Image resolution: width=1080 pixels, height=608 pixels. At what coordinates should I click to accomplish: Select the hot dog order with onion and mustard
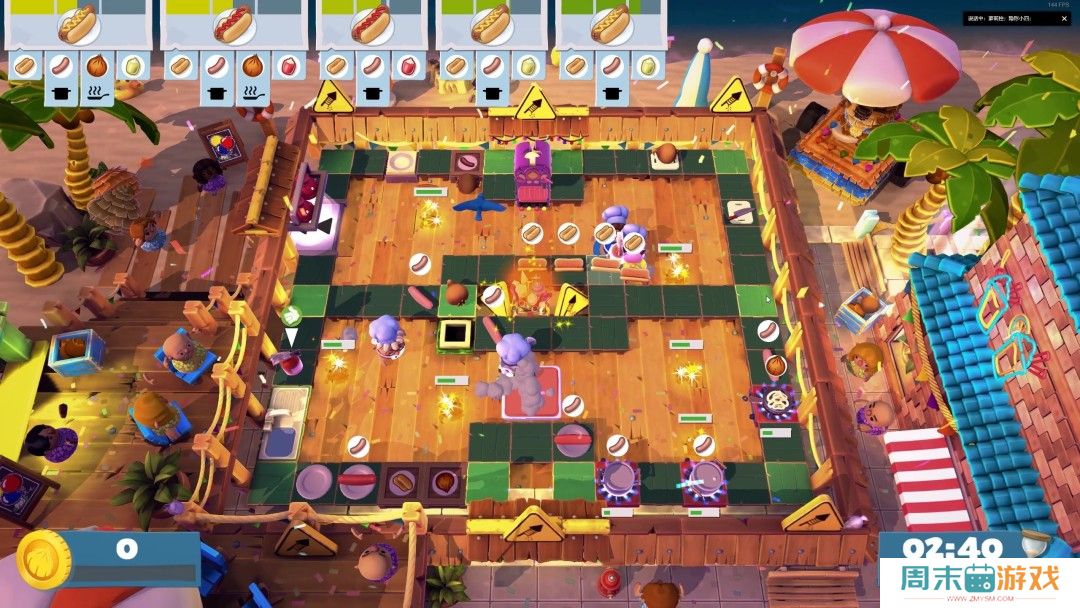pyautogui.click(x=77, y=24)
